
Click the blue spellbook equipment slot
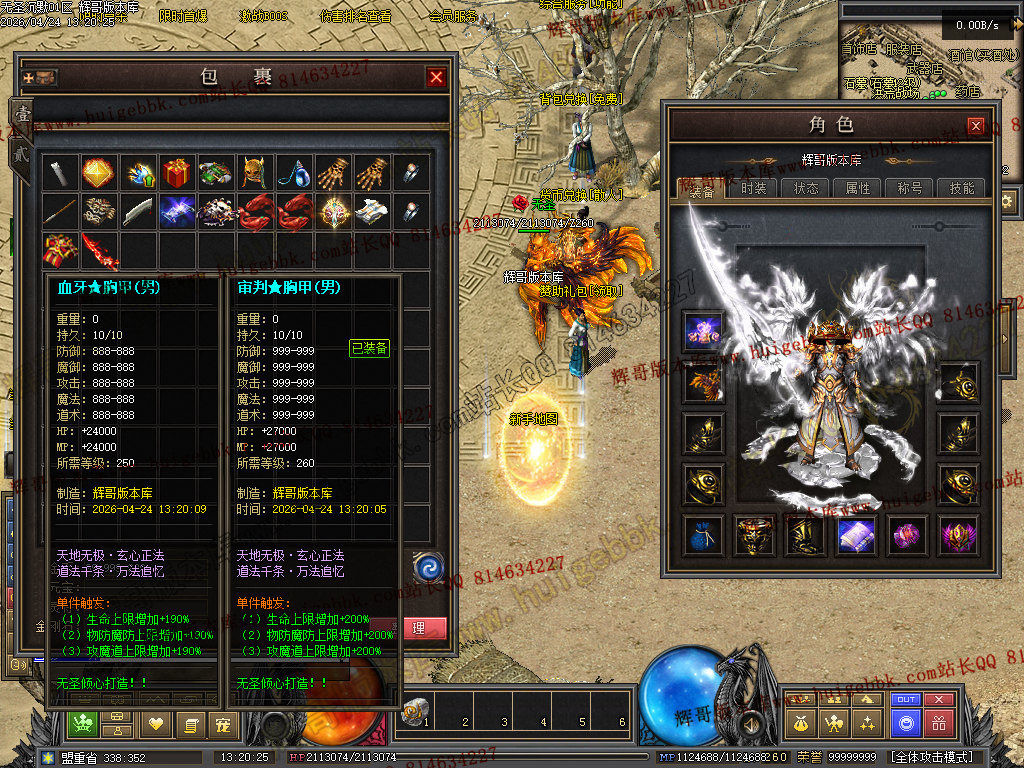point(857,535)
